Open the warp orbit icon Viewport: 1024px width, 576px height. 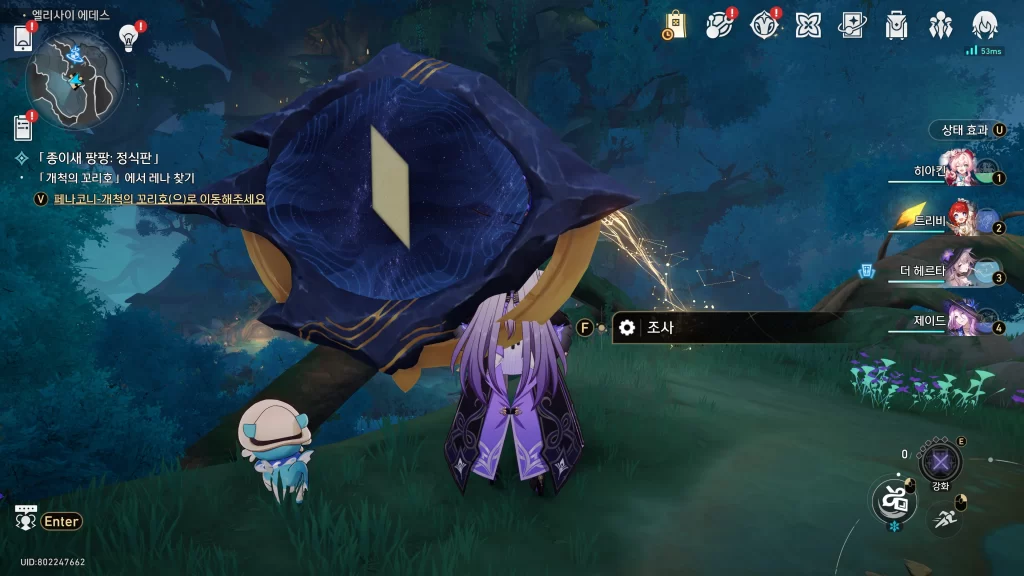point(719,25)
